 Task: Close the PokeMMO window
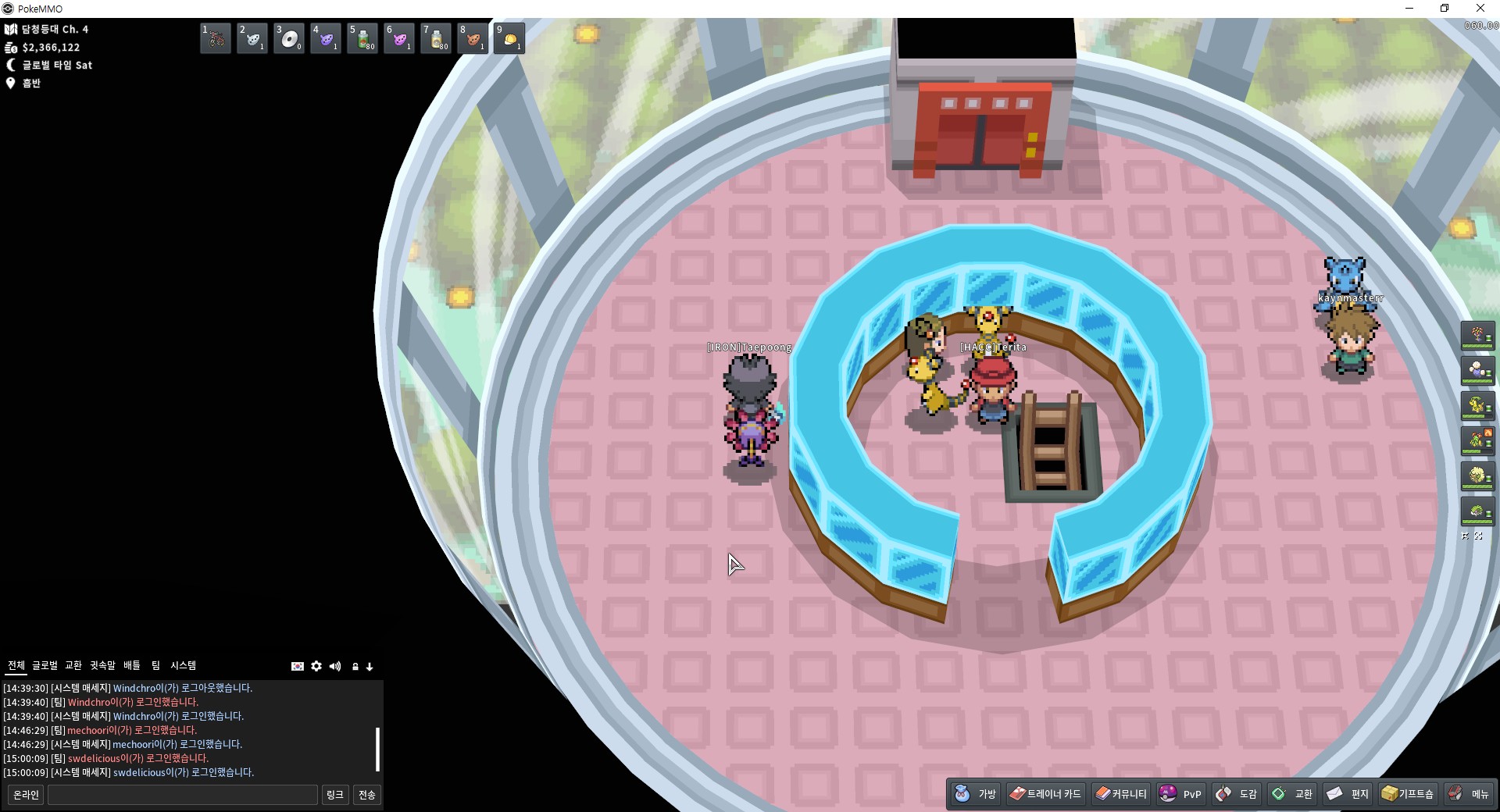[1480, 9]
